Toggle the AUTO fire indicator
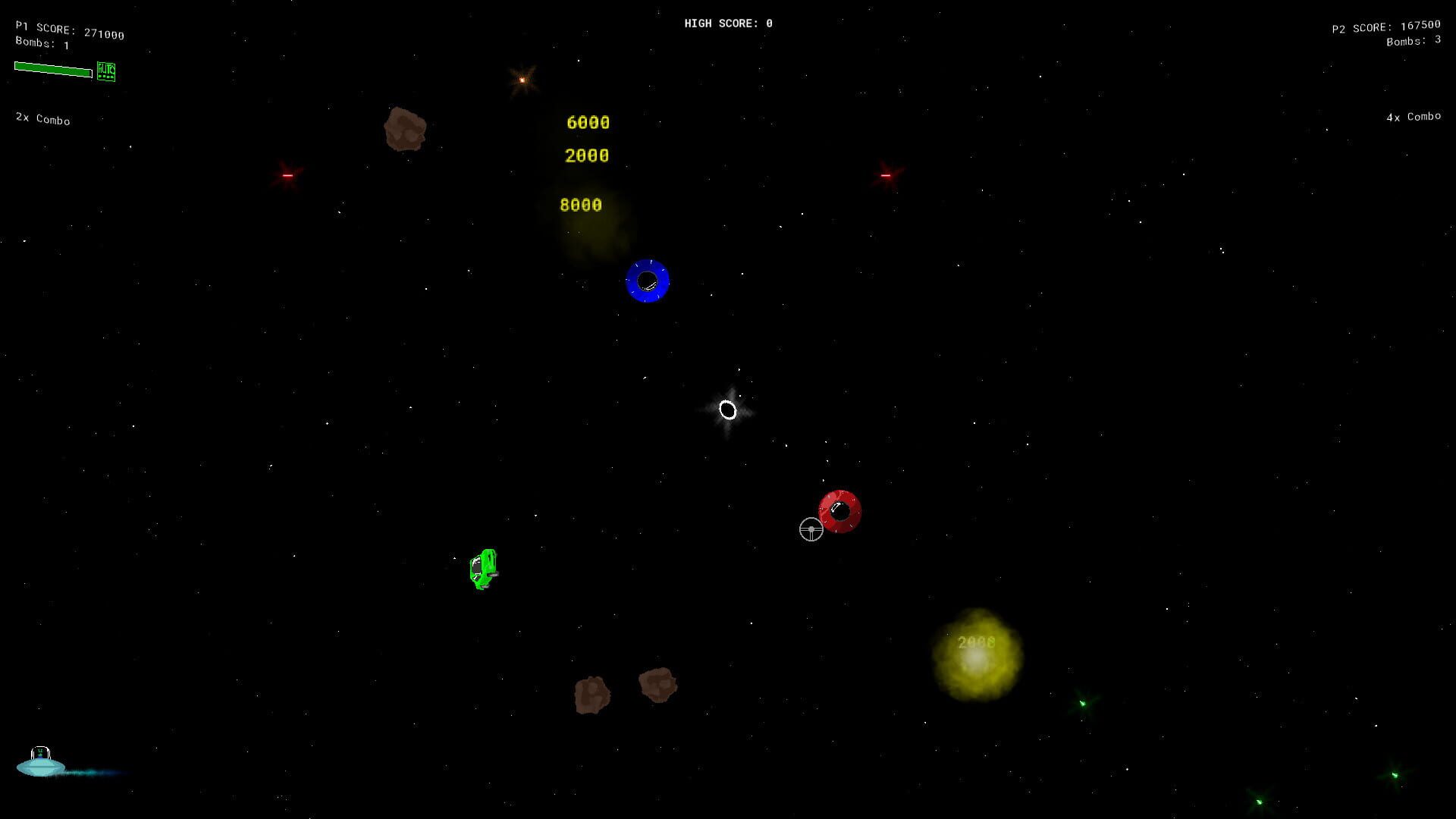This screenshot has height=819, width=1456. pyautogui.click(x=107, y=71)
